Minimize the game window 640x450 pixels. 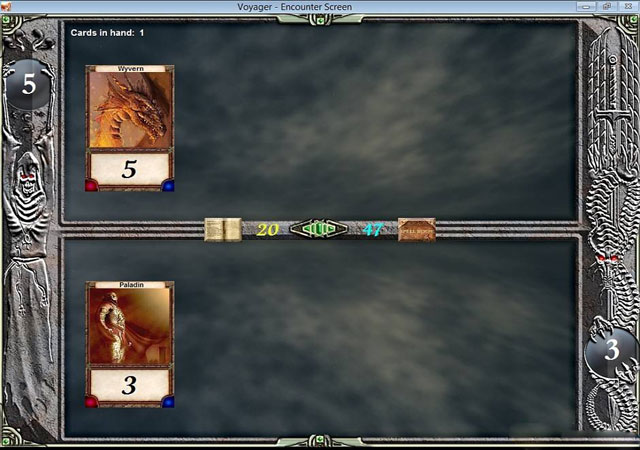point(587,6)
